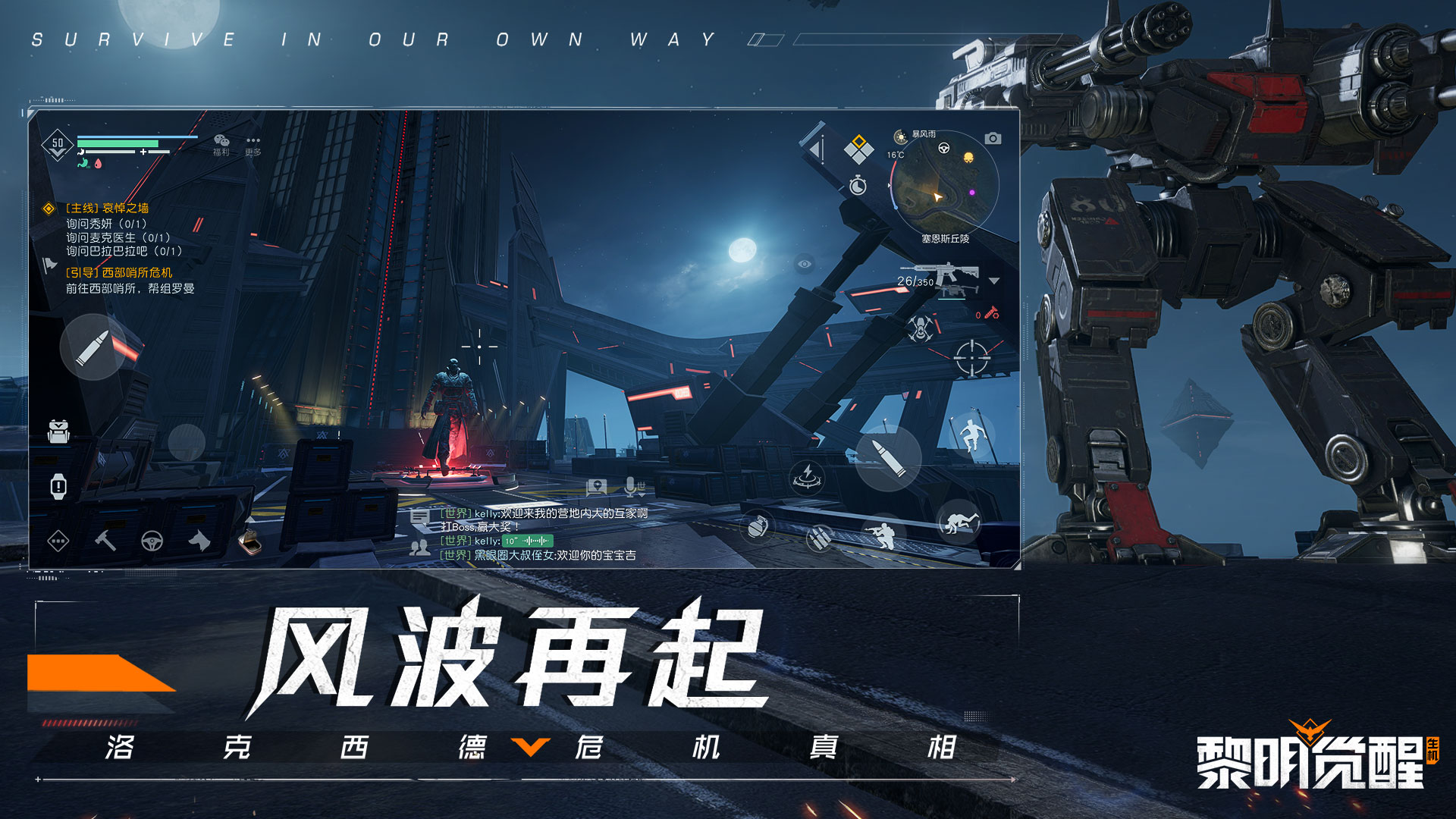Expand the arrow above the canned food slot
This screenshot has width=1456, height=819.
[x=251, y=519]
